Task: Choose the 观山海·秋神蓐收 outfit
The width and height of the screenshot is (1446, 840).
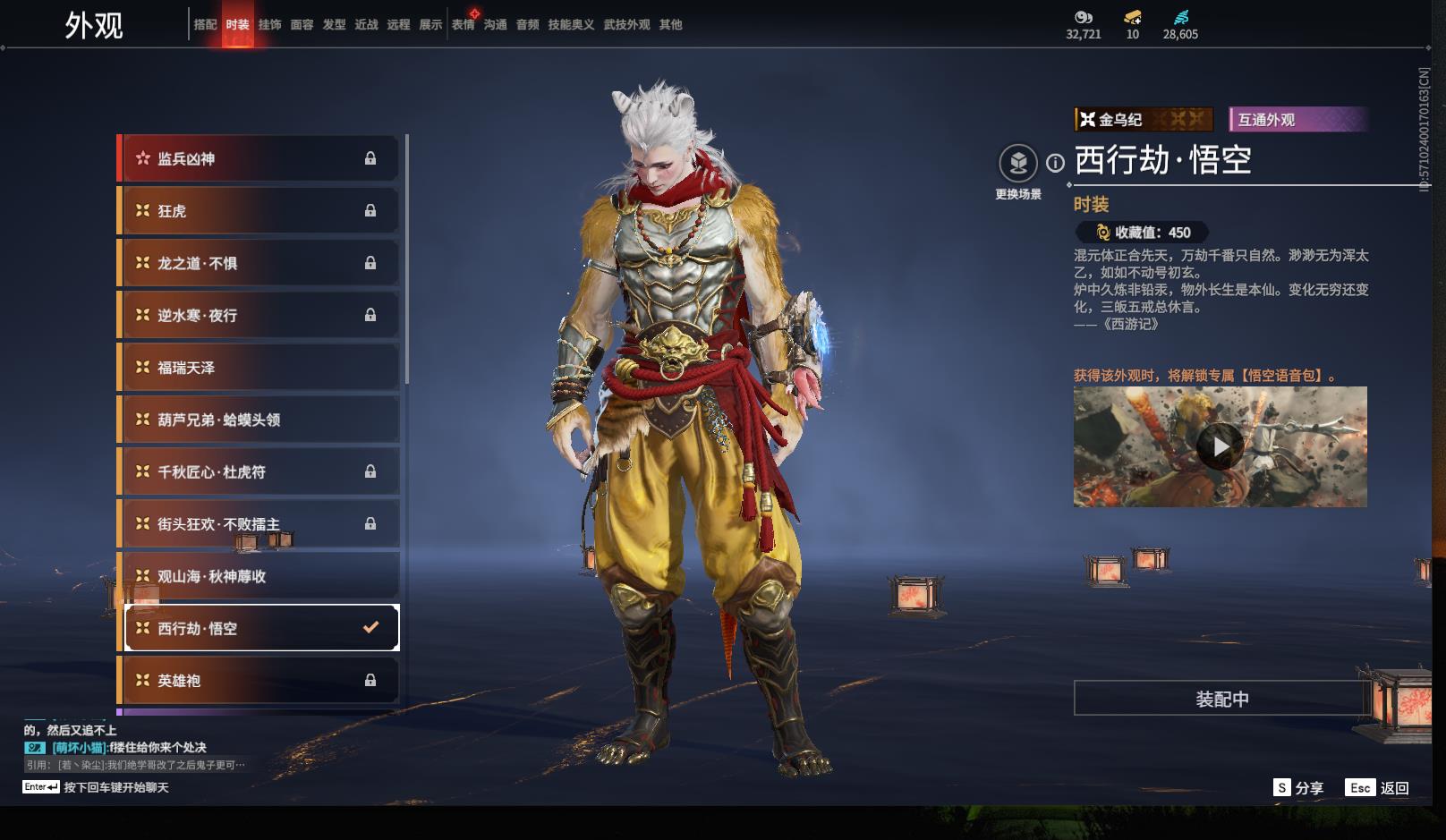Action: click(x=258, y=577)
